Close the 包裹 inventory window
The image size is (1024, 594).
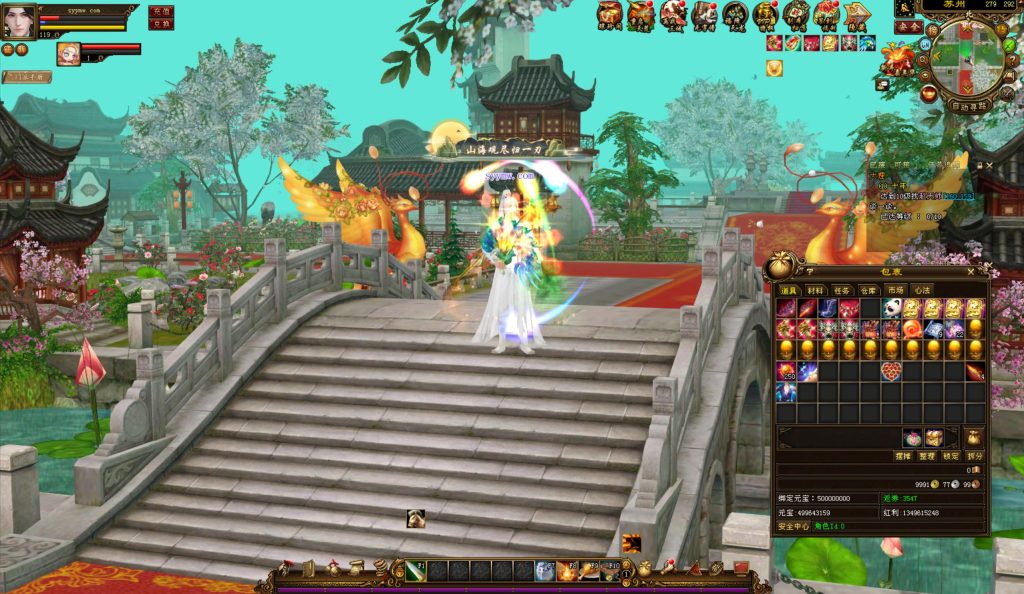click(970, 271)
